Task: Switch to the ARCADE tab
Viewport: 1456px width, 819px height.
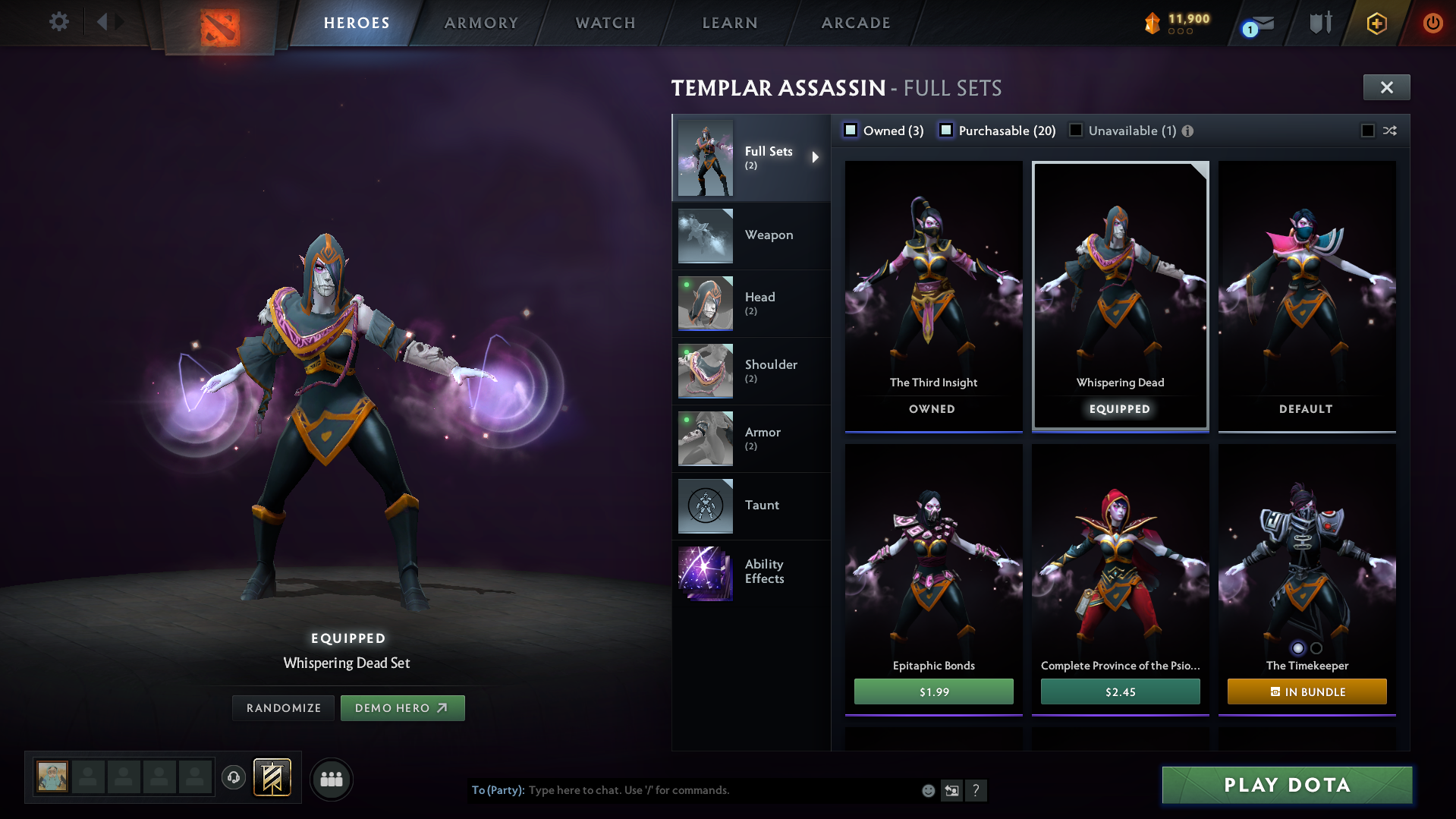Action: 855,23
